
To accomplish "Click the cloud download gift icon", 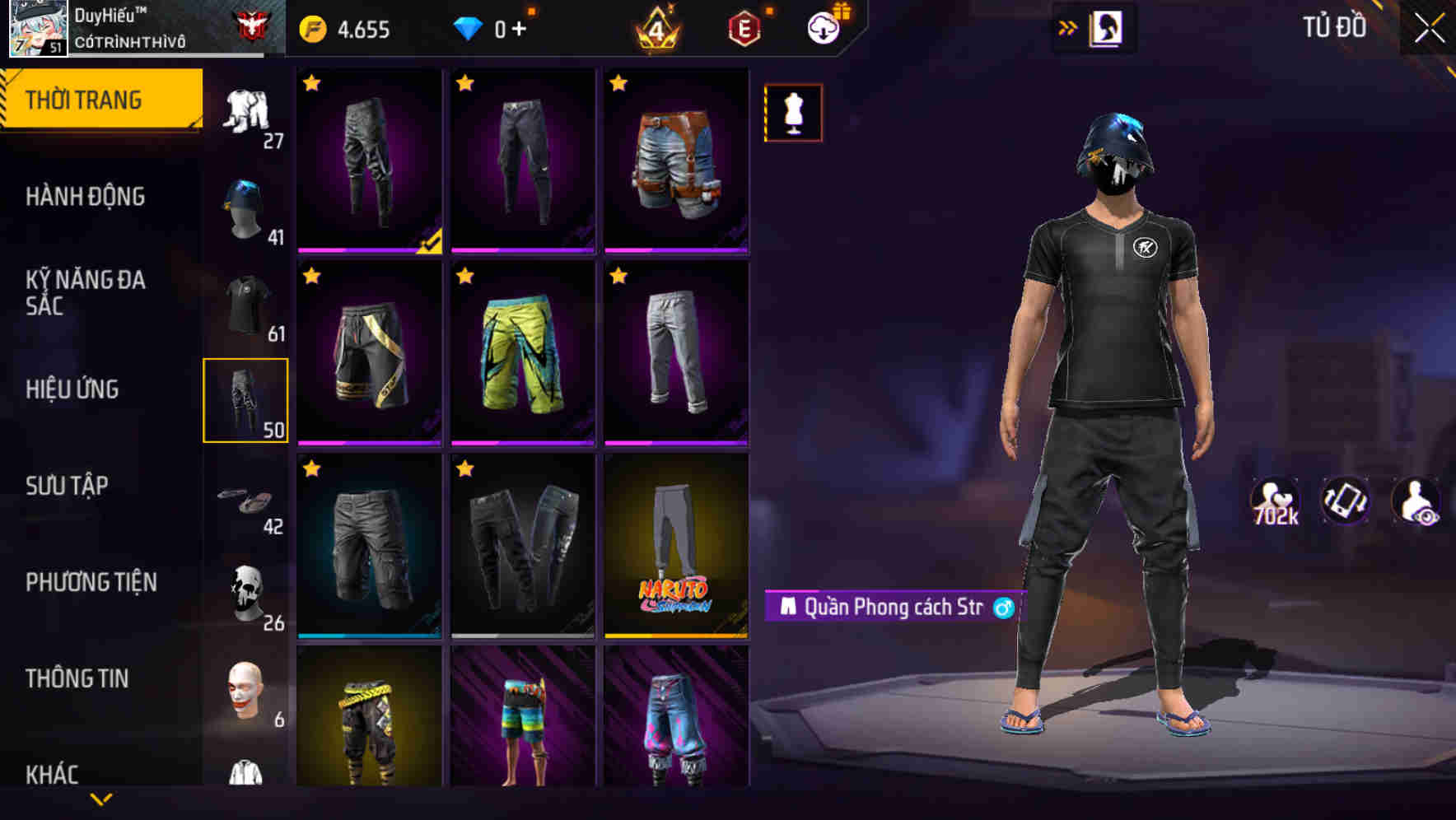I will click(825, 26).
